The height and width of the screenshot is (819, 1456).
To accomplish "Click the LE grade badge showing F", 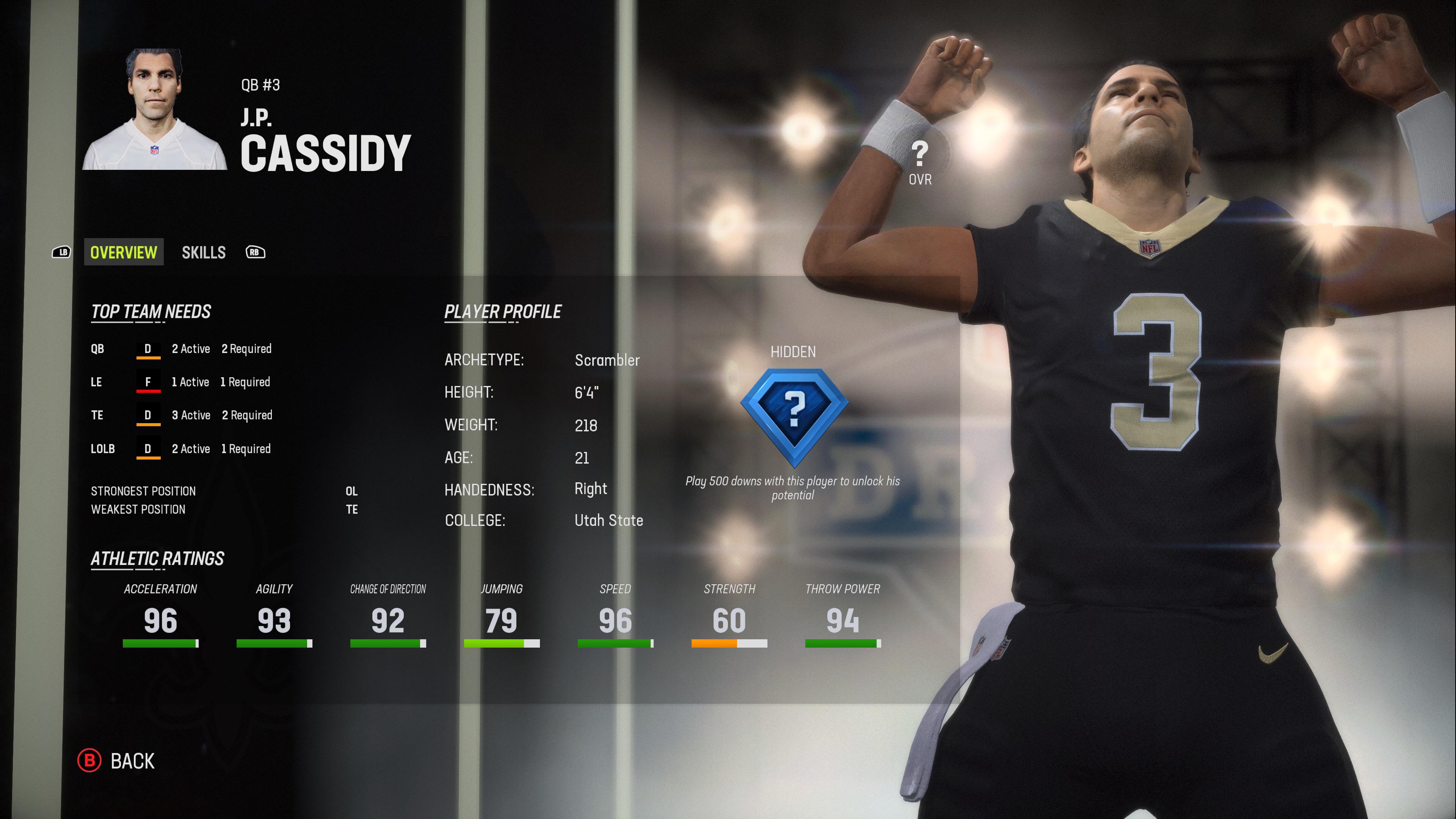I will tap(148, 382).
